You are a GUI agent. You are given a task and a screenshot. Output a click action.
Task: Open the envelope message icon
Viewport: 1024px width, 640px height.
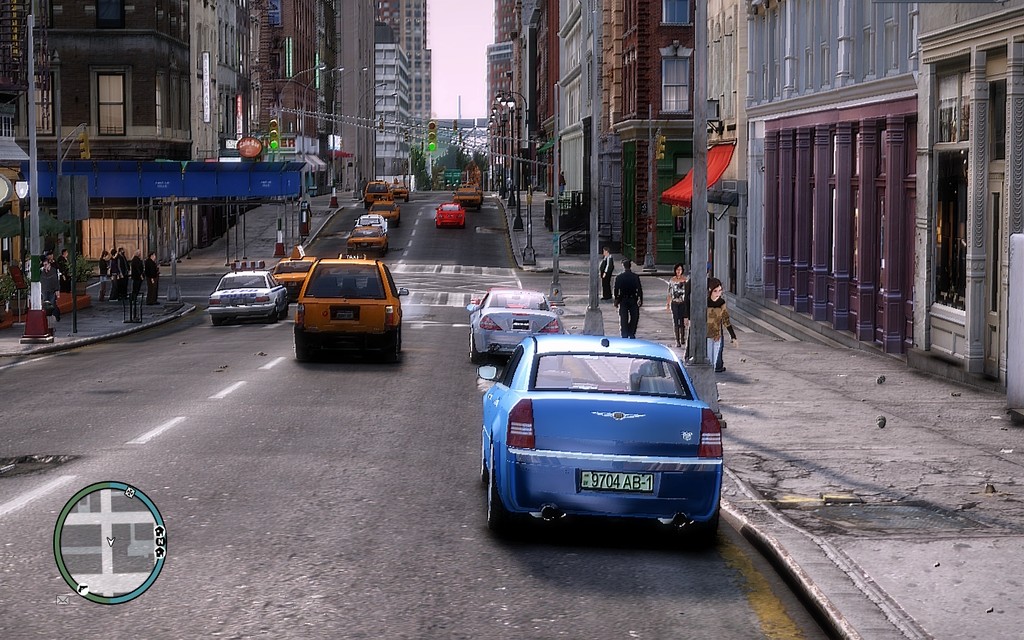pyautogui.click(x=64, y=599)
